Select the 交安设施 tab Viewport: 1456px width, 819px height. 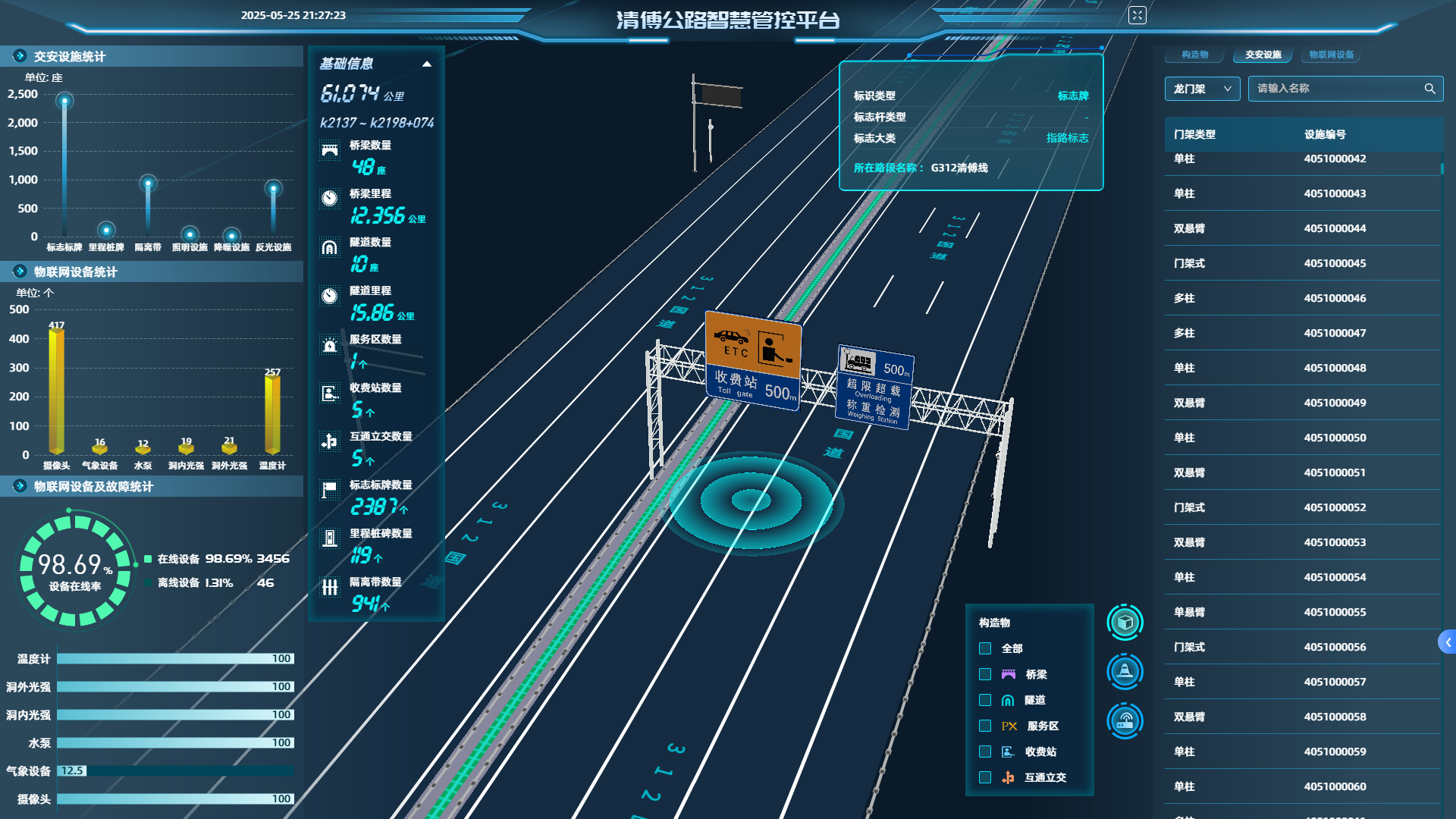point(1263,55)
